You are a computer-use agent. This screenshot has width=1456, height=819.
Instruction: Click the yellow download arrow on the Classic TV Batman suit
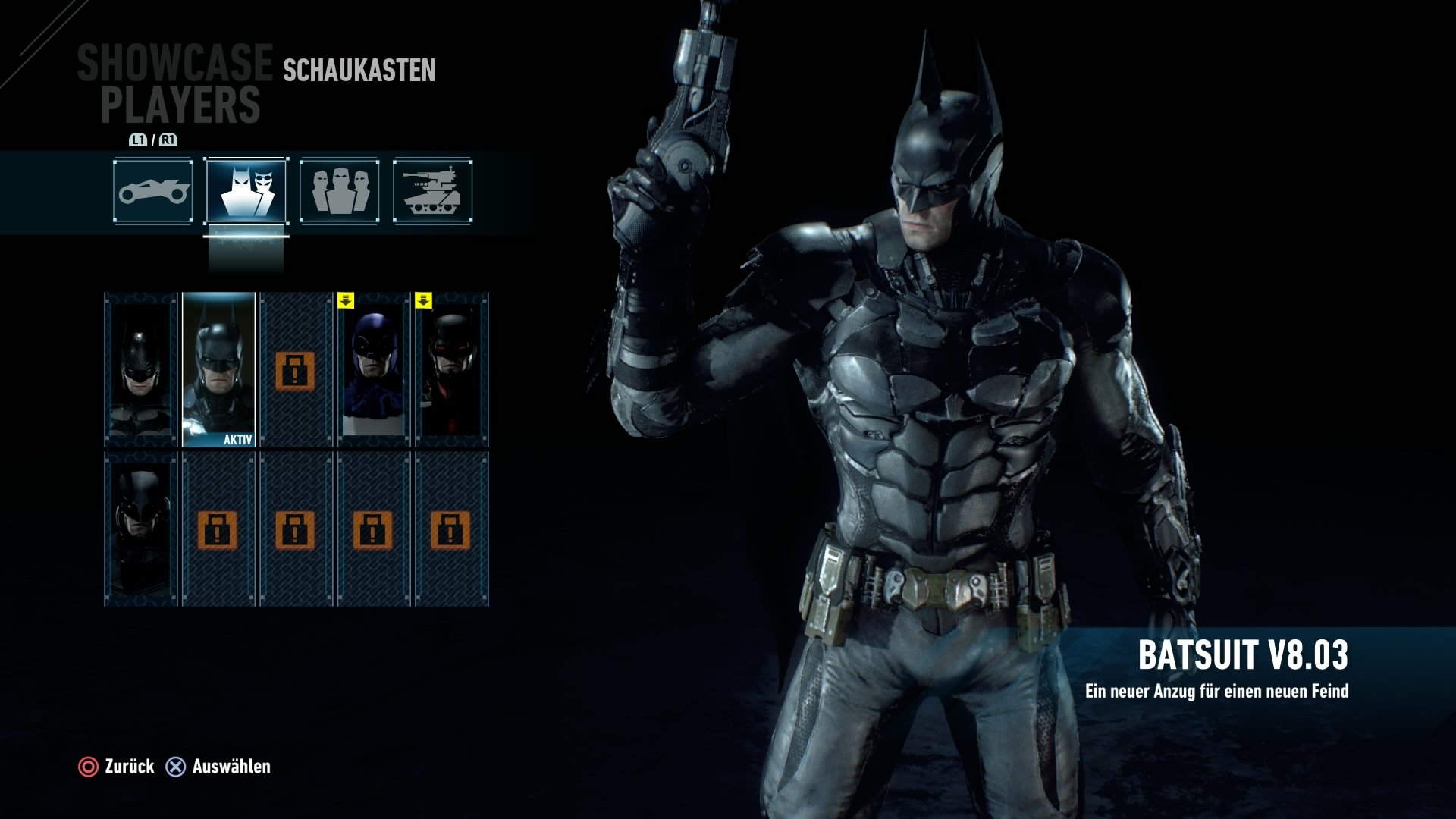click(347, 300)
